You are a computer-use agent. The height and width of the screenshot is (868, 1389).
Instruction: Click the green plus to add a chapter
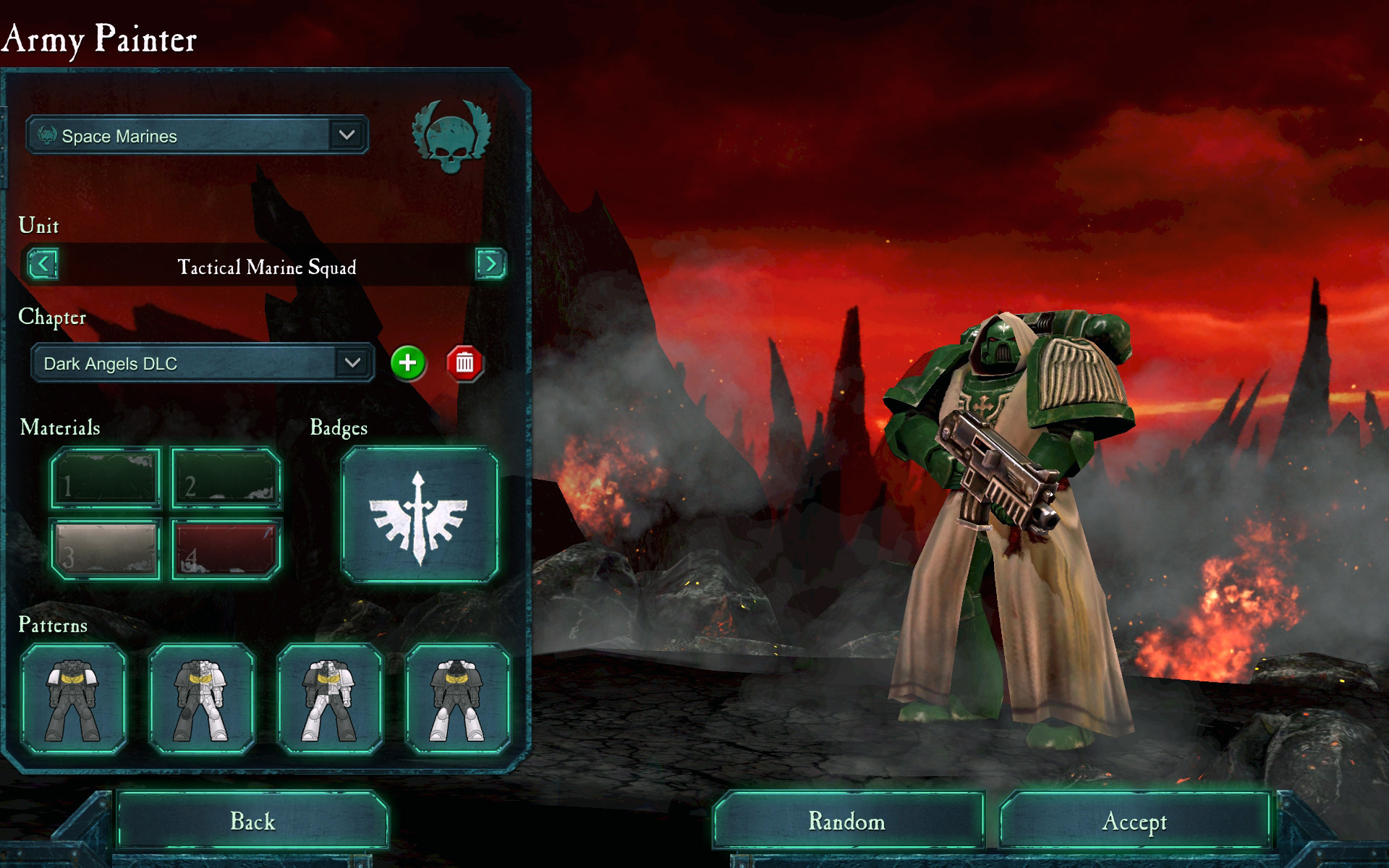click(x=407, y=365)
